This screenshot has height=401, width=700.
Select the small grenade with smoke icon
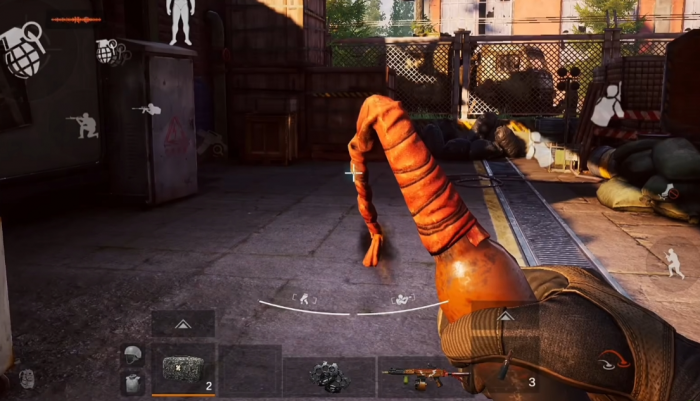(x=110, y=51)
